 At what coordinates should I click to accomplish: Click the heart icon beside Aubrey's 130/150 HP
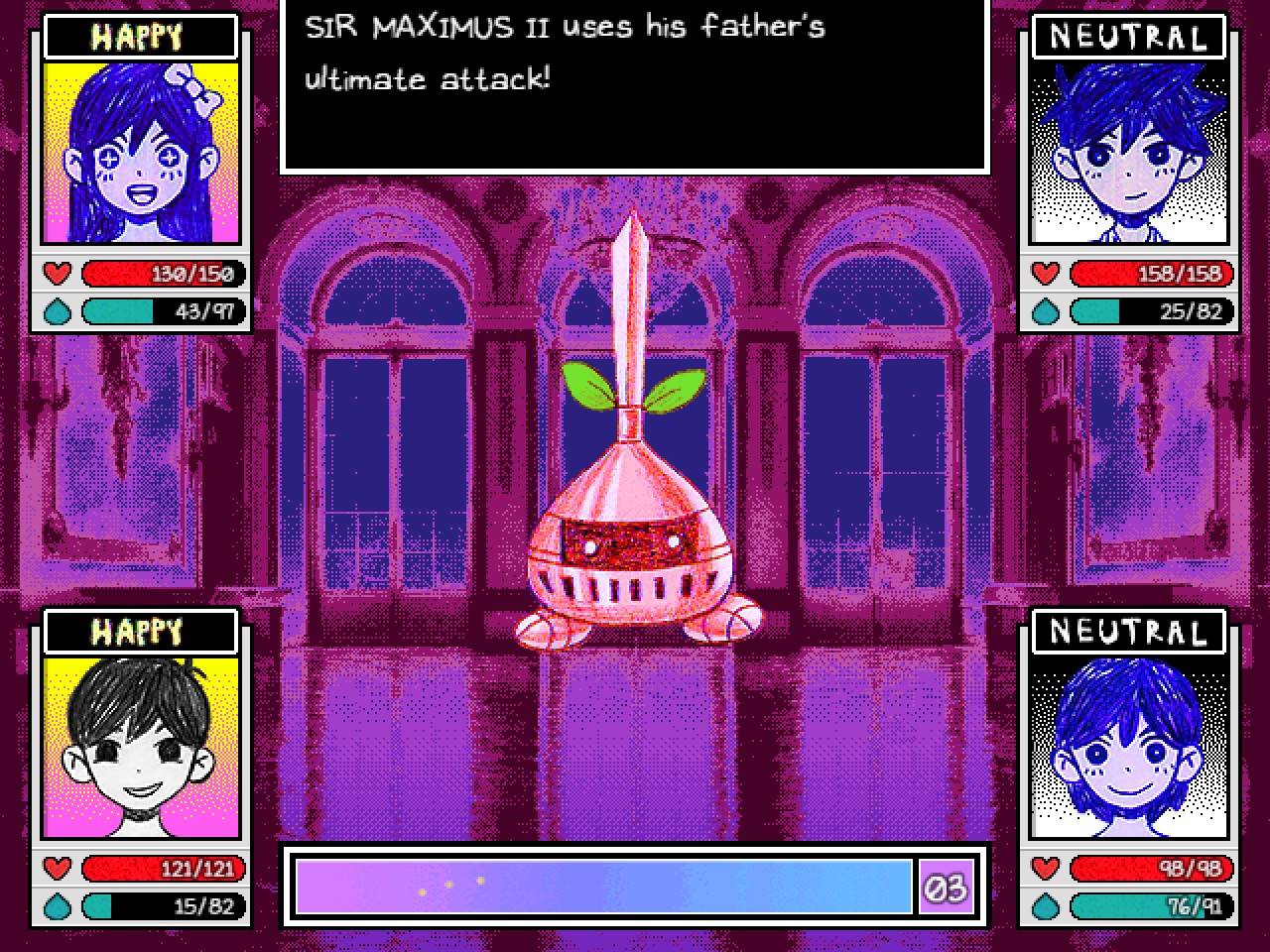[58, 275]
